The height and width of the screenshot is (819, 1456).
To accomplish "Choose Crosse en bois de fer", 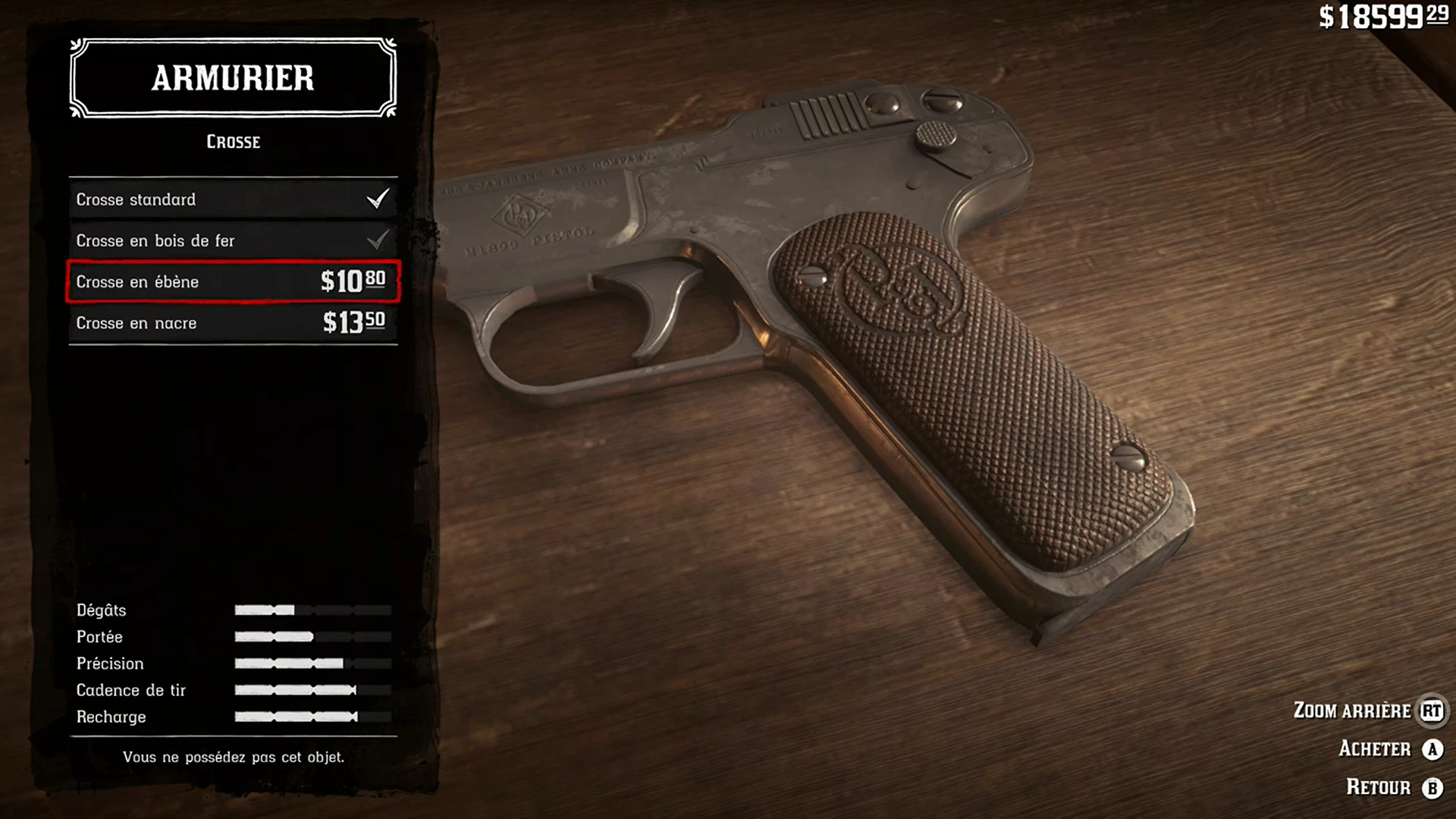I will point(233,240).
